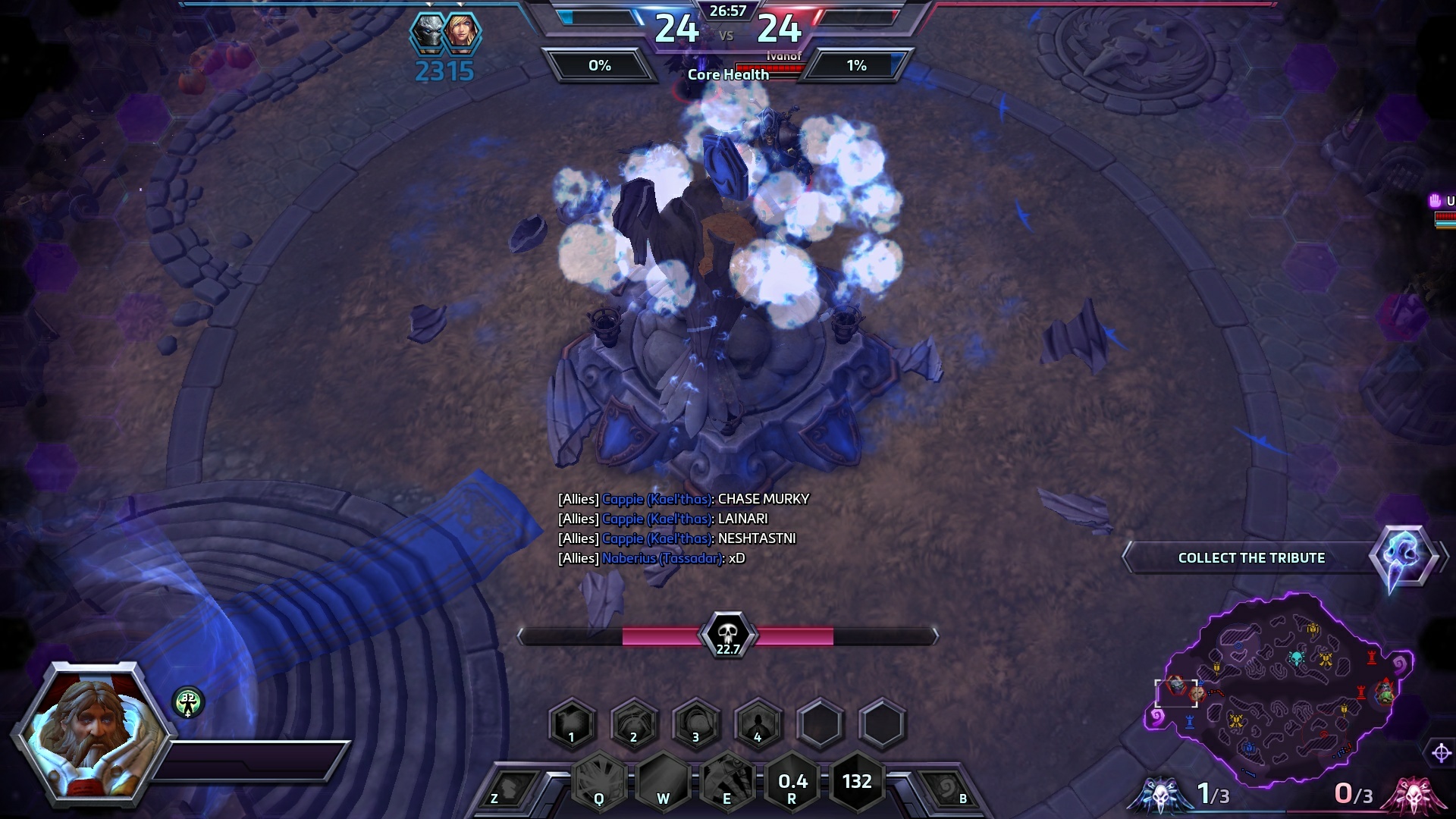
Task: Open the talent icon beside the portrait
Action: [x=188, y=702]
